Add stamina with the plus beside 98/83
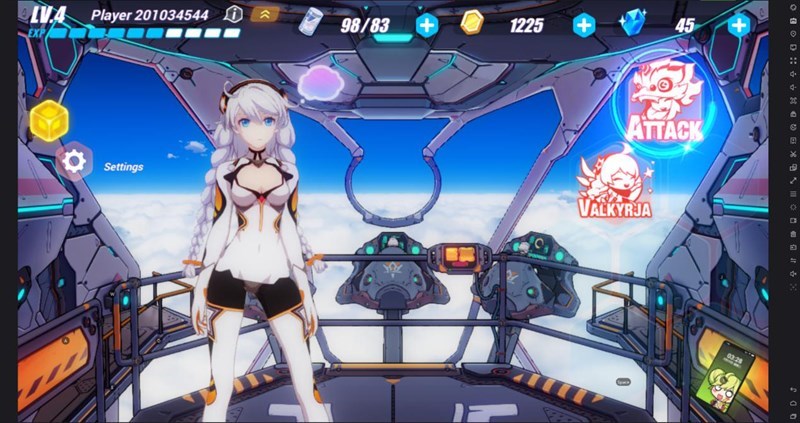 (427, 25)
